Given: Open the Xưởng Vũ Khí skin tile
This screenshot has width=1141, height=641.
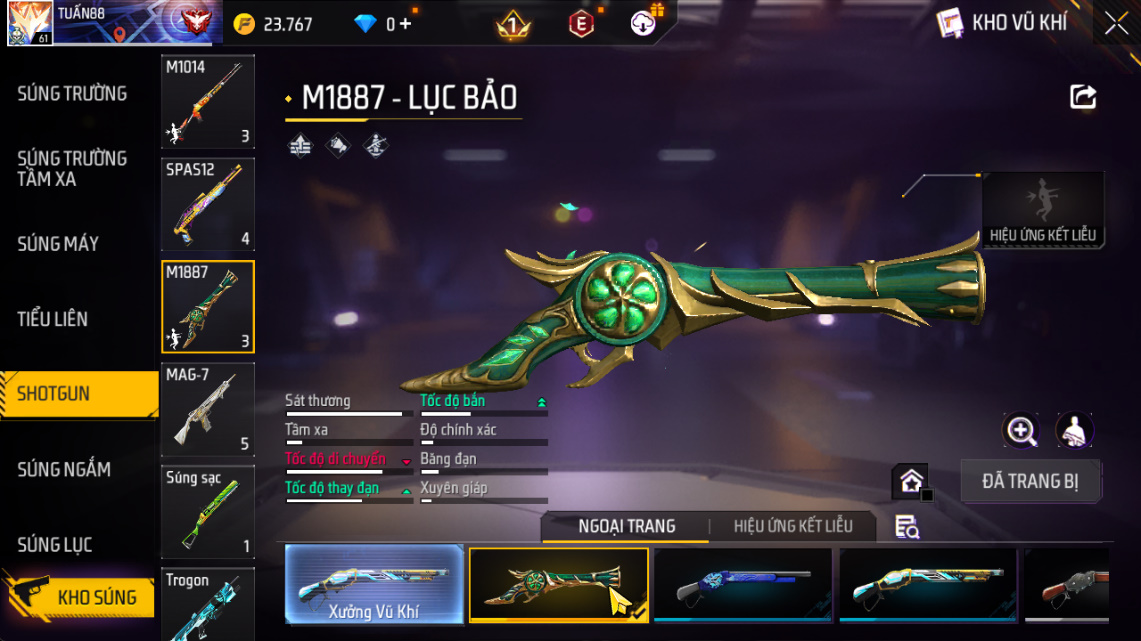Looking at the screenshot, I should (x=374, y=585).
